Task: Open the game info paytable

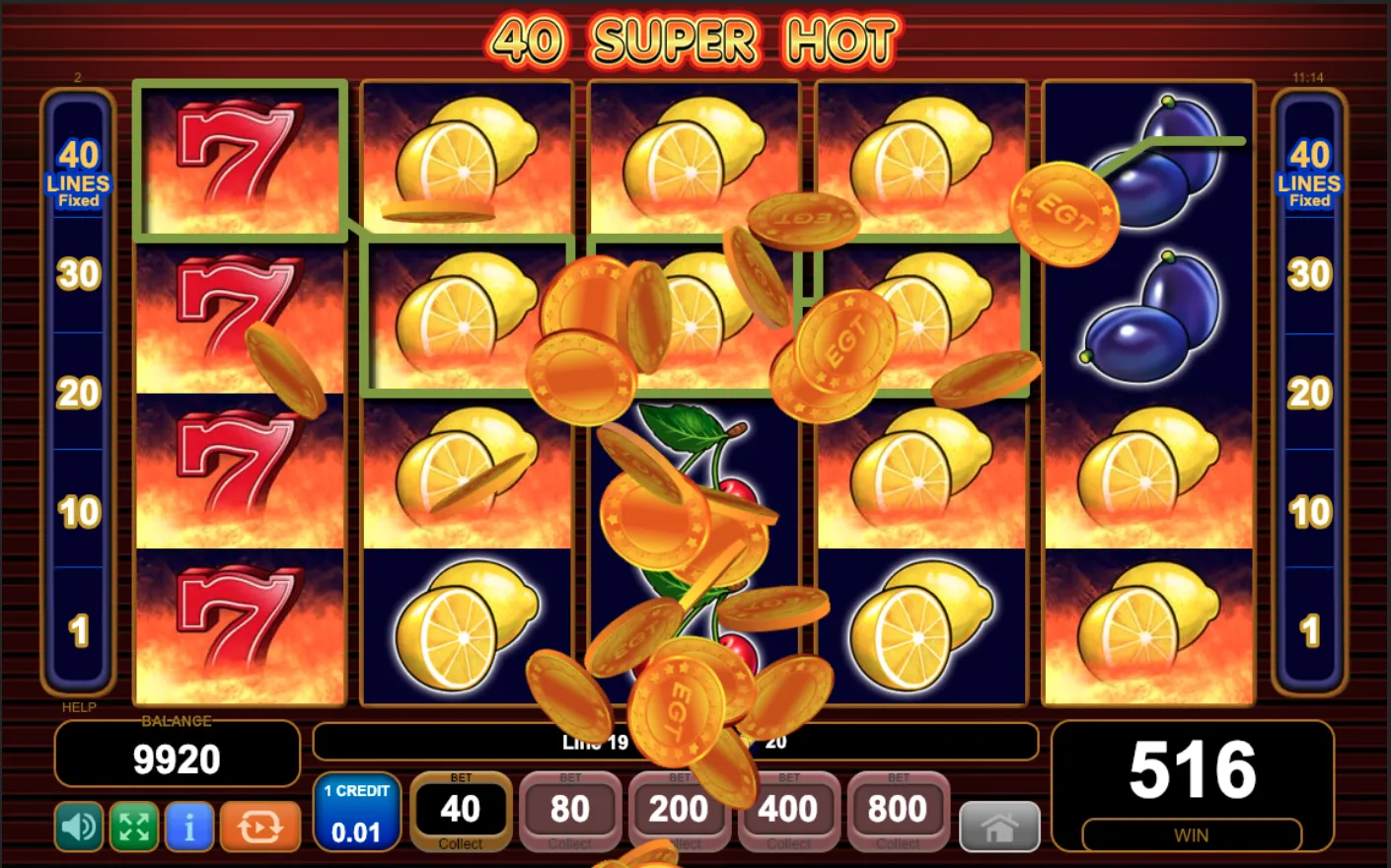Action: coord(189,827)
